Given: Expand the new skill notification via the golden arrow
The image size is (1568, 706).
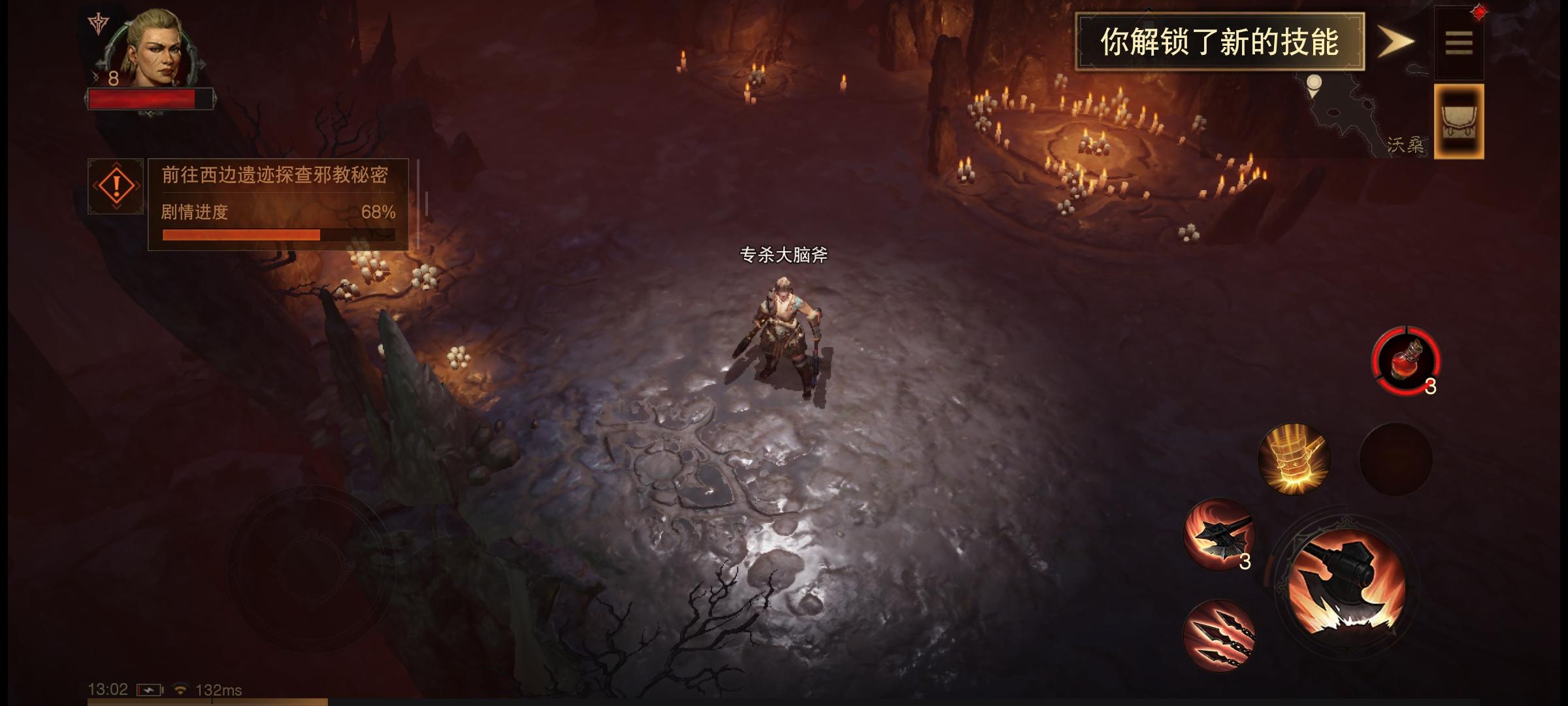Looking at the screenshot, I should tap(1395, 41).
